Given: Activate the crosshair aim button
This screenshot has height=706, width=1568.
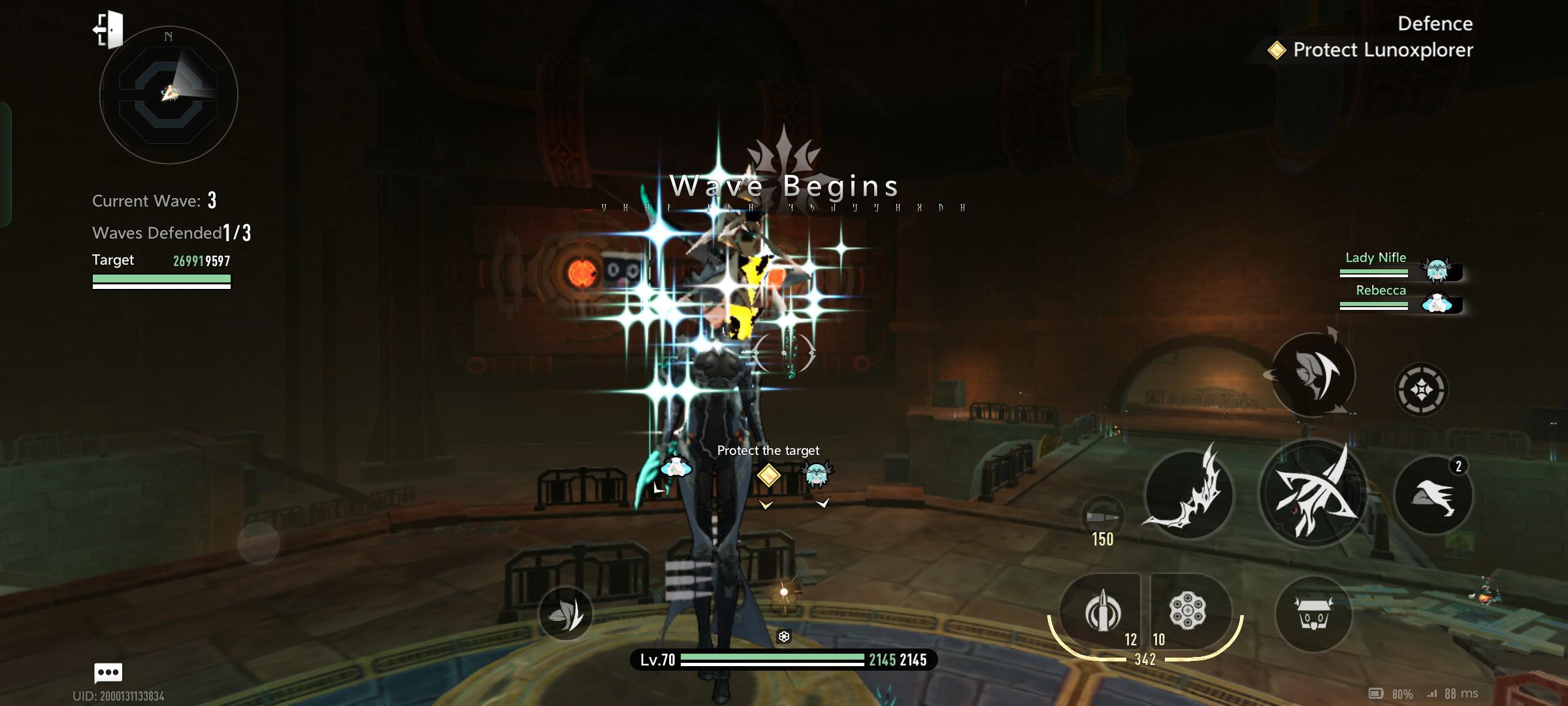Looking at the screenshot, I should click(1422, 390).
